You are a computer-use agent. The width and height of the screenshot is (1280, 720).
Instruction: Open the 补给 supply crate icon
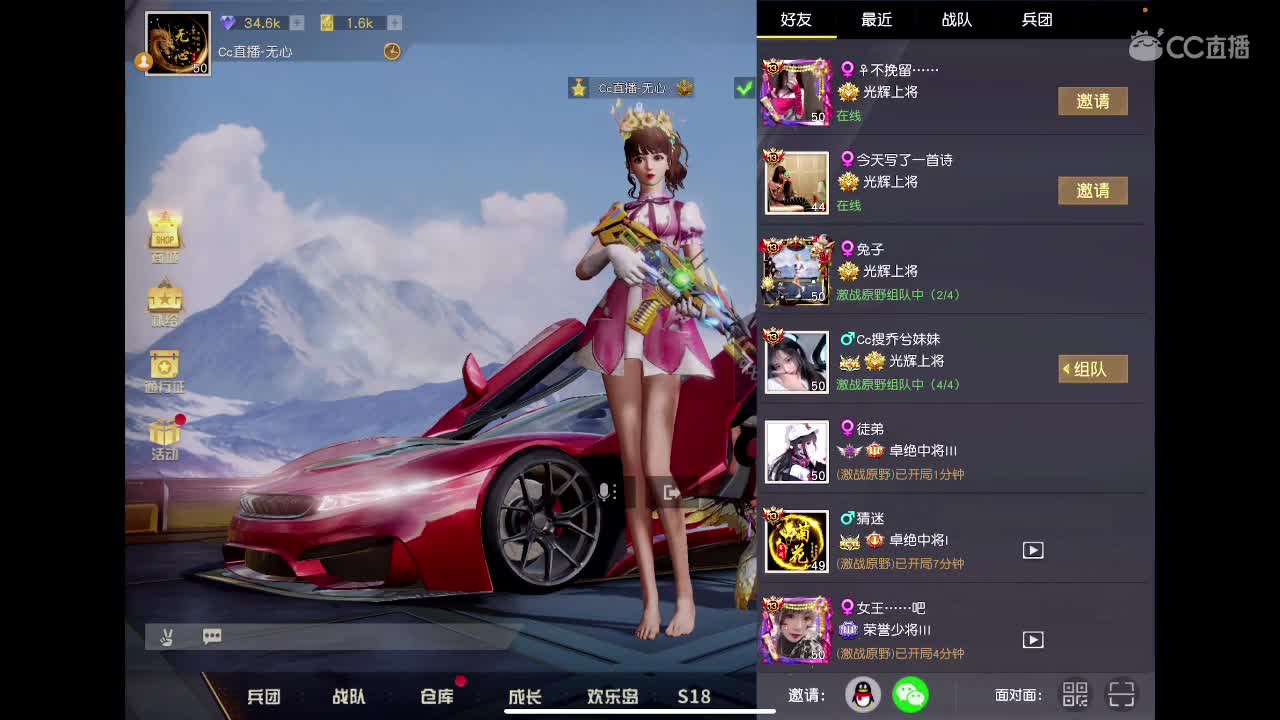[163, 300]
